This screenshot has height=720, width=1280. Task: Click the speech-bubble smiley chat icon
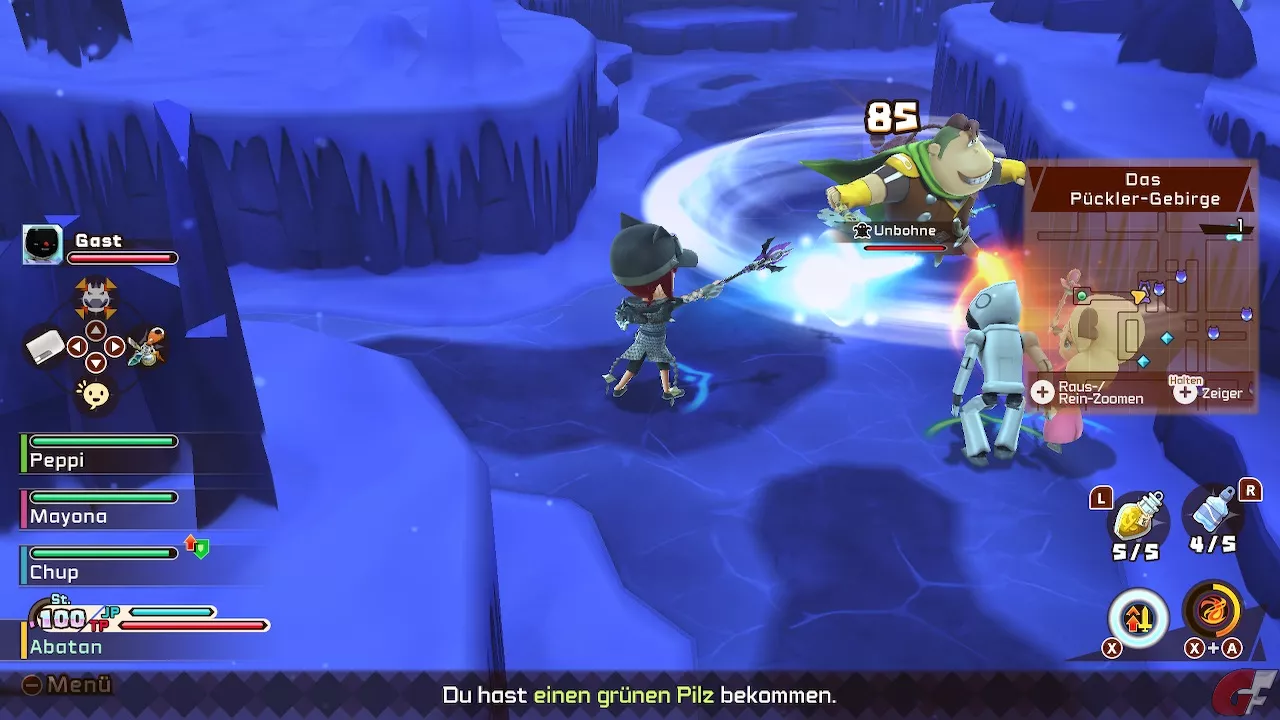coord(95,395)
